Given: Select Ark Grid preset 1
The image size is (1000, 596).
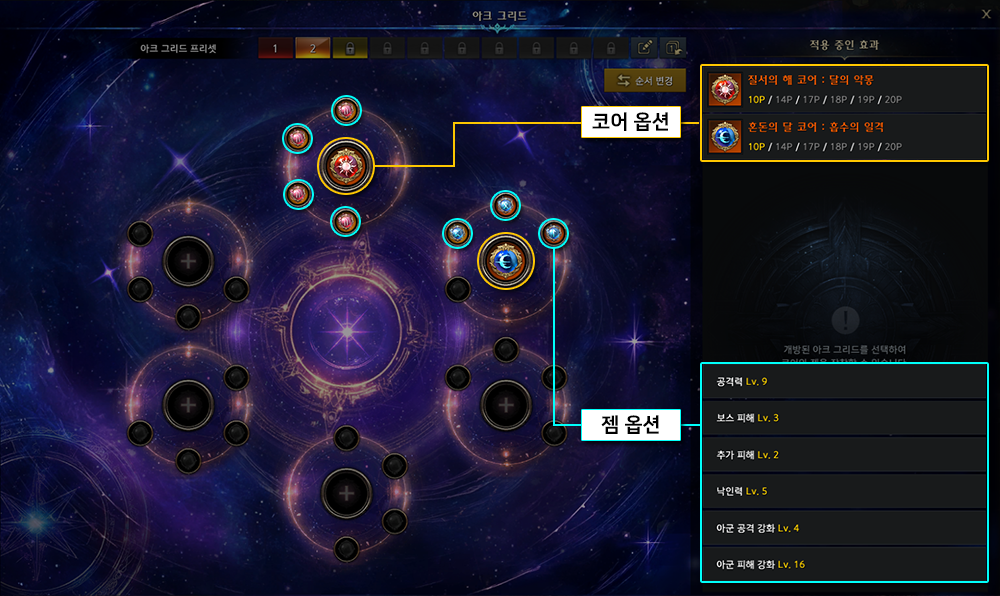Looking at the screenshot, I should [x=276, y=48].
